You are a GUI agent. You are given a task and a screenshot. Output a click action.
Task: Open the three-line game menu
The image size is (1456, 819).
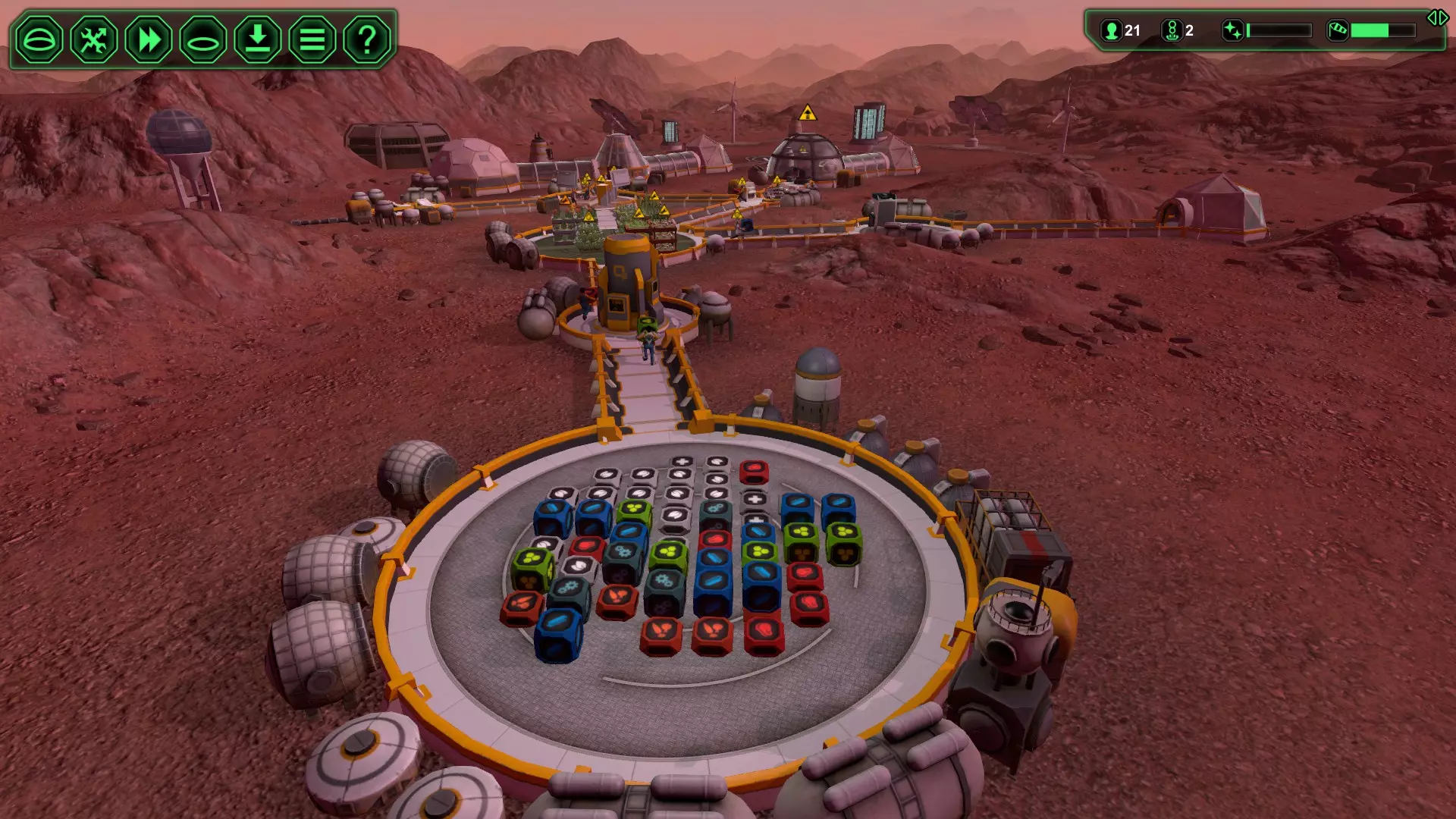pos(312,39)
